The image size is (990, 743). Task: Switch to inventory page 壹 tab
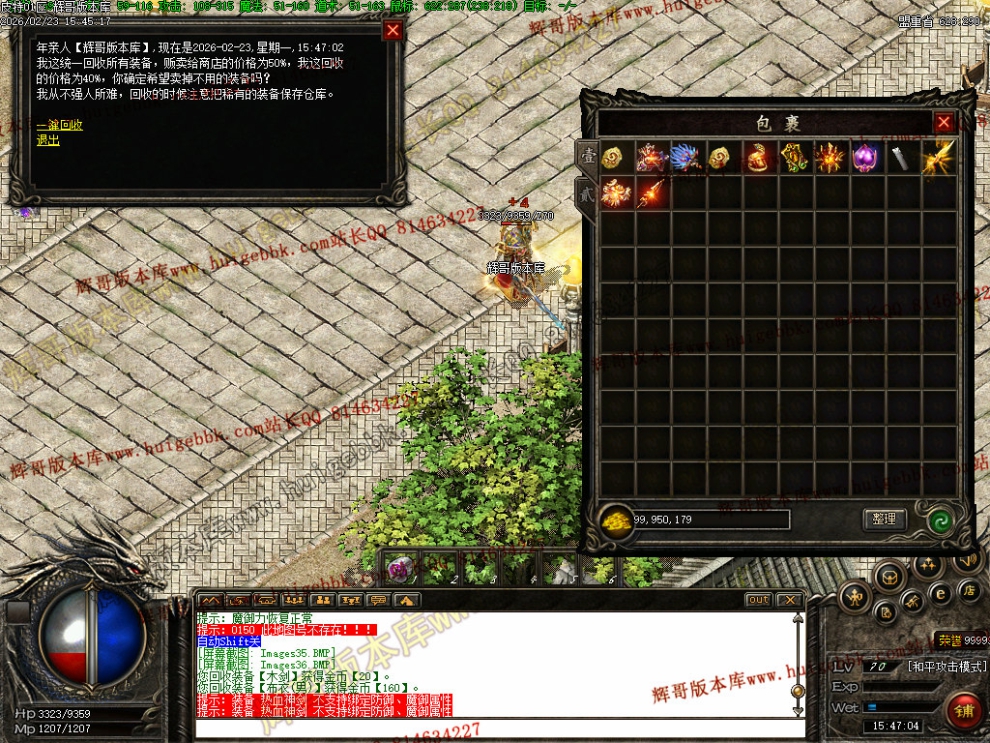pos(588,157)
